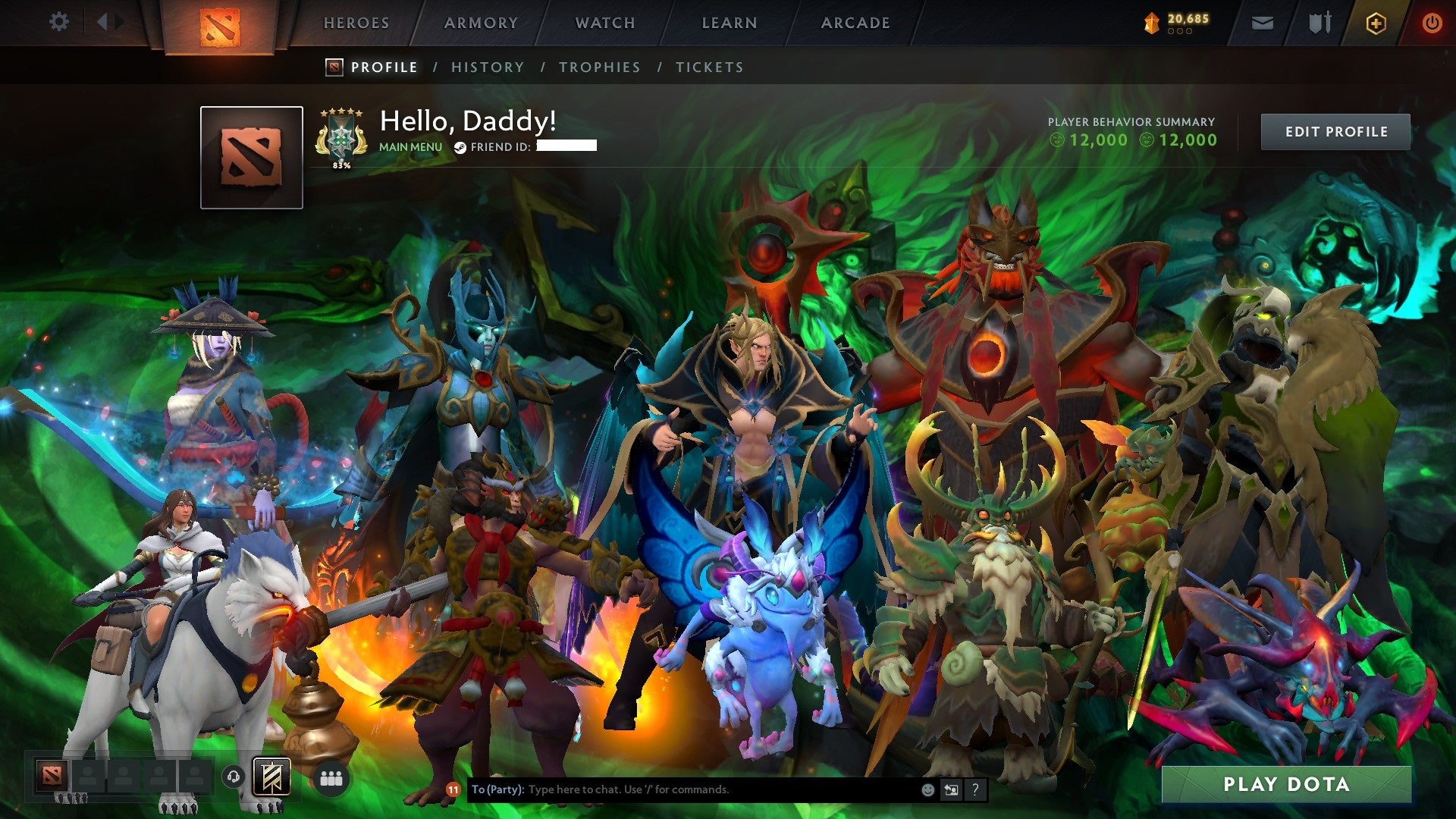The image size is (1456, 819).
Task: Open the back navigation arrow near the gear
Action: point(102,22)
